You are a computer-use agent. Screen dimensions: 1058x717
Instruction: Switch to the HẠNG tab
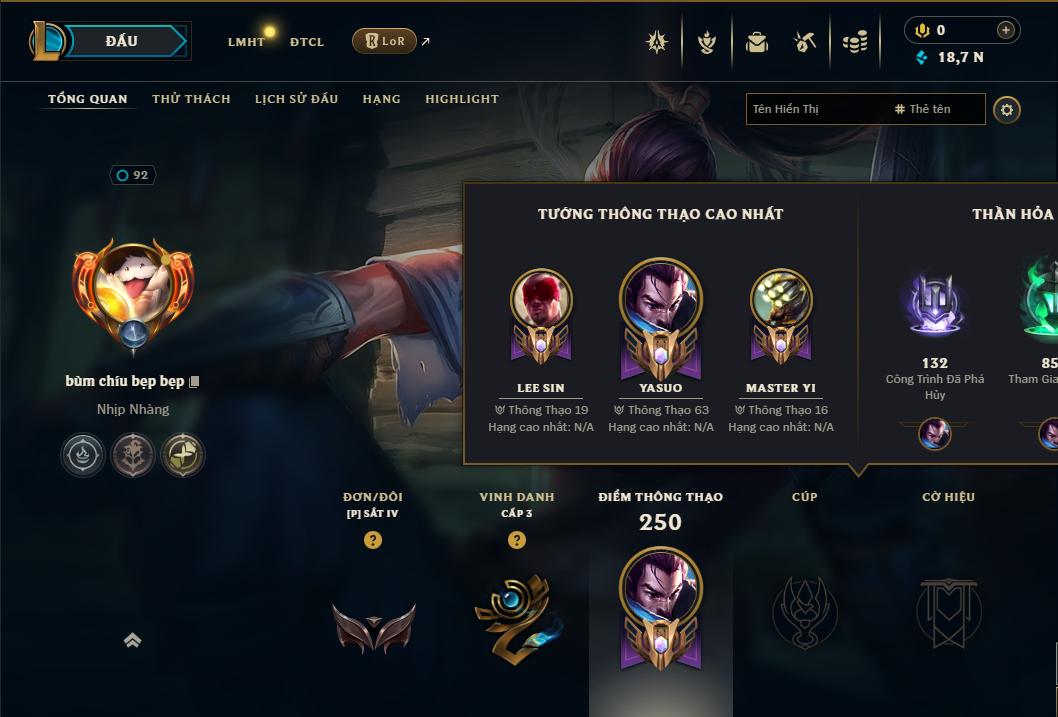coord(381,99)
